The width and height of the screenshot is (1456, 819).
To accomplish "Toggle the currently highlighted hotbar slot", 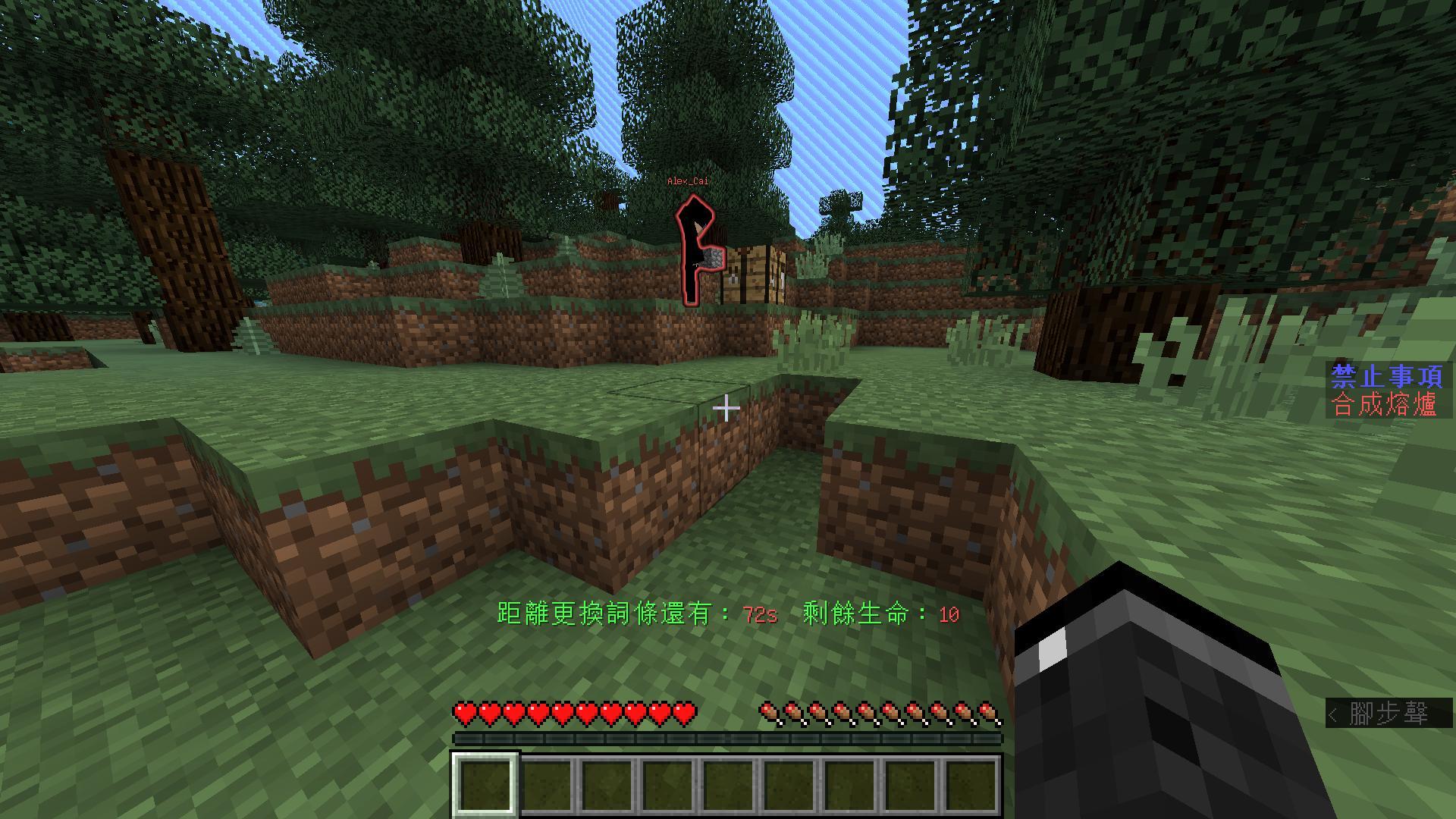I will [x=485, y=785].
